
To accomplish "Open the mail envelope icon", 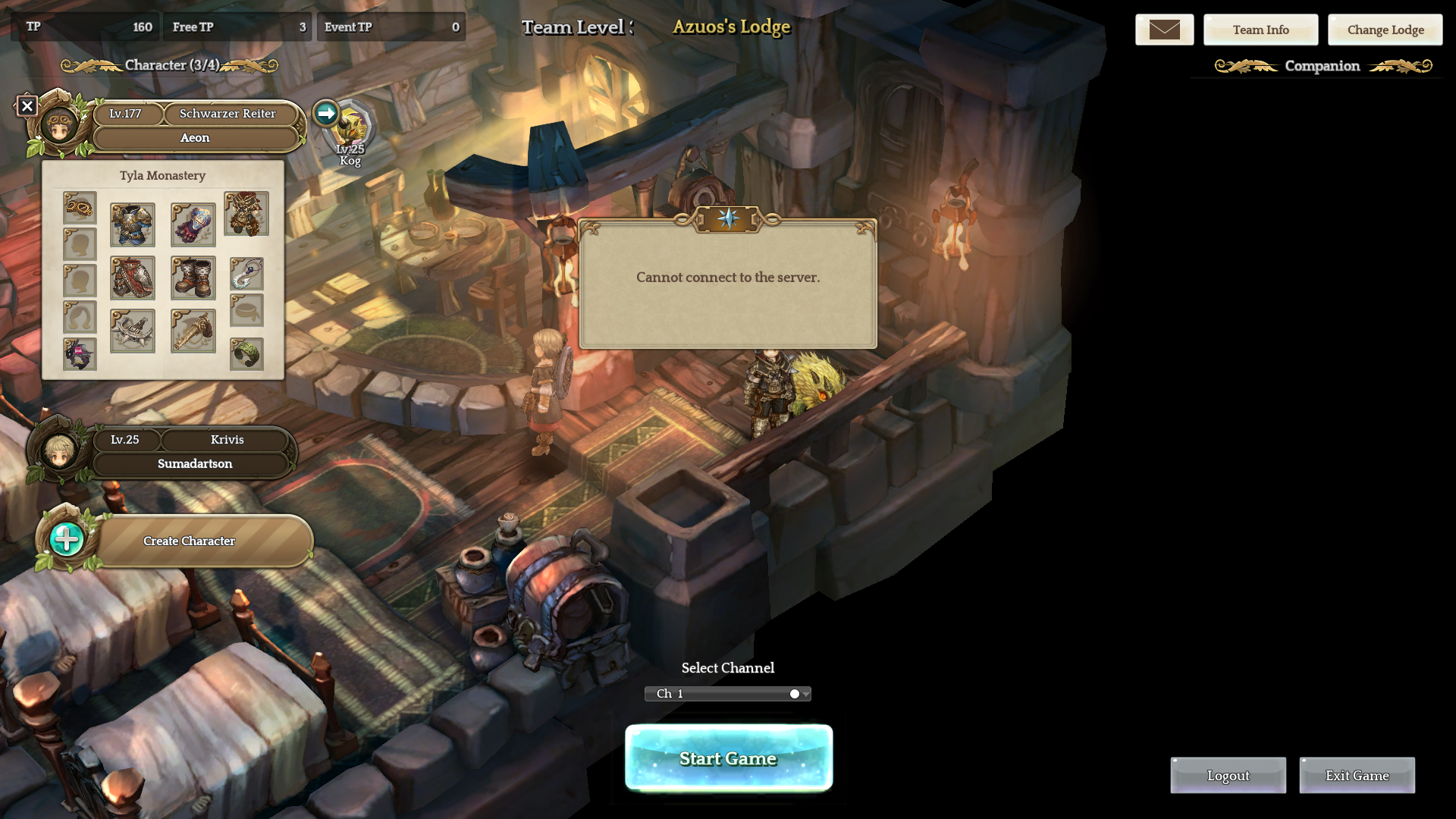I will coord(1164,30).
